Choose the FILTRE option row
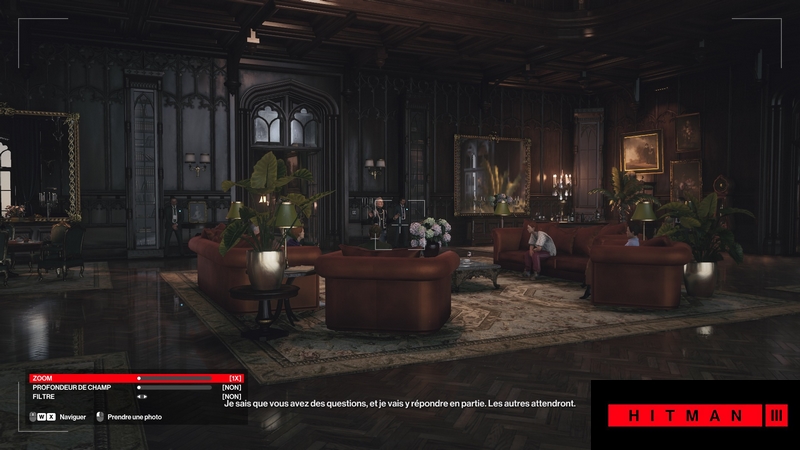The image size is (800, 450). (x=45, y=396)
